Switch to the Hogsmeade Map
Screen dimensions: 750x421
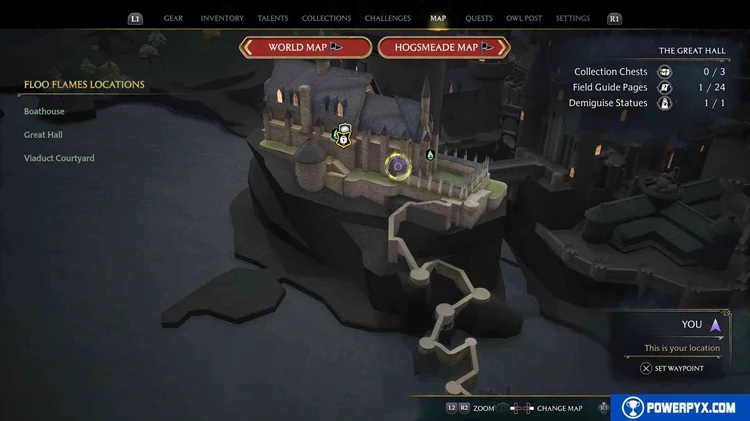click(443, 47)
